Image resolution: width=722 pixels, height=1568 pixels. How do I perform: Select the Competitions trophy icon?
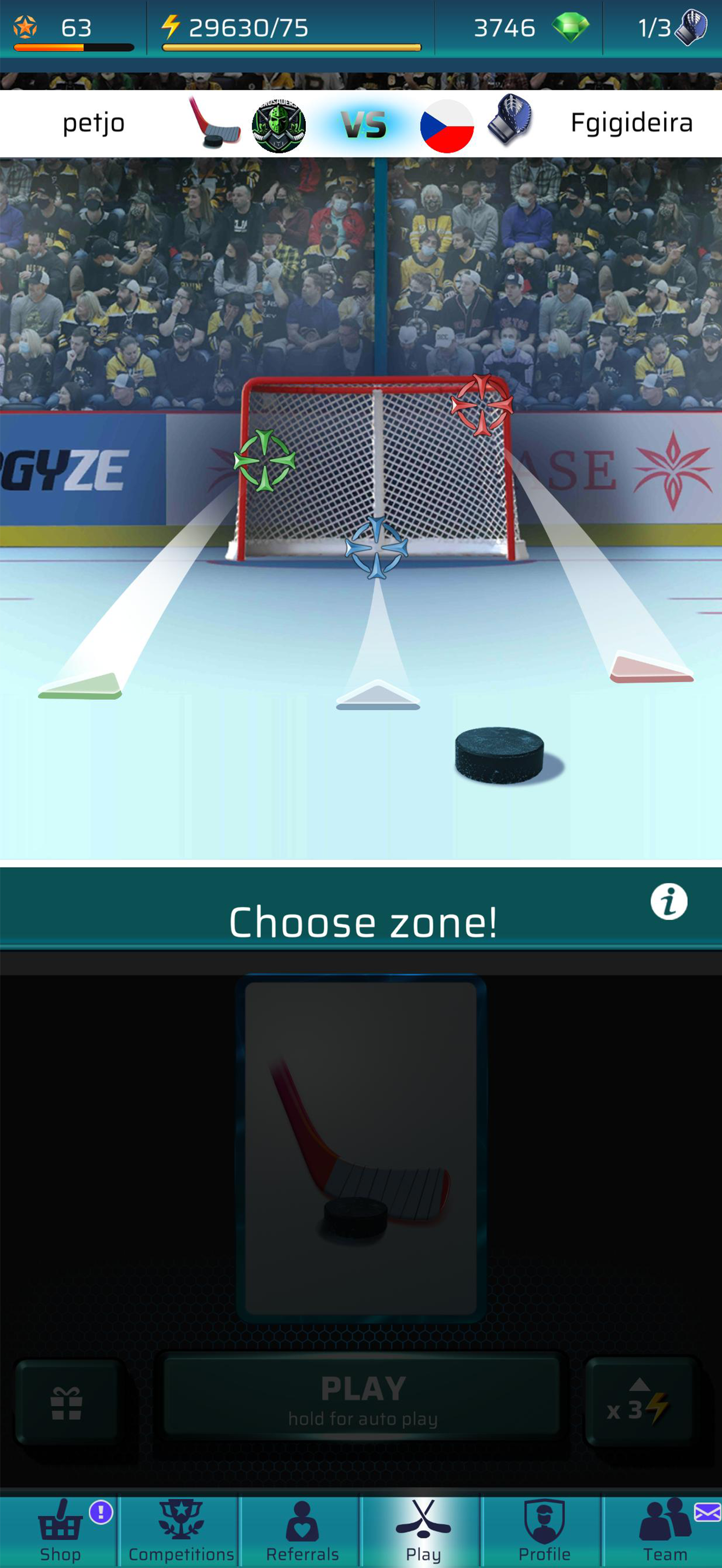(x=180, y=1518)
